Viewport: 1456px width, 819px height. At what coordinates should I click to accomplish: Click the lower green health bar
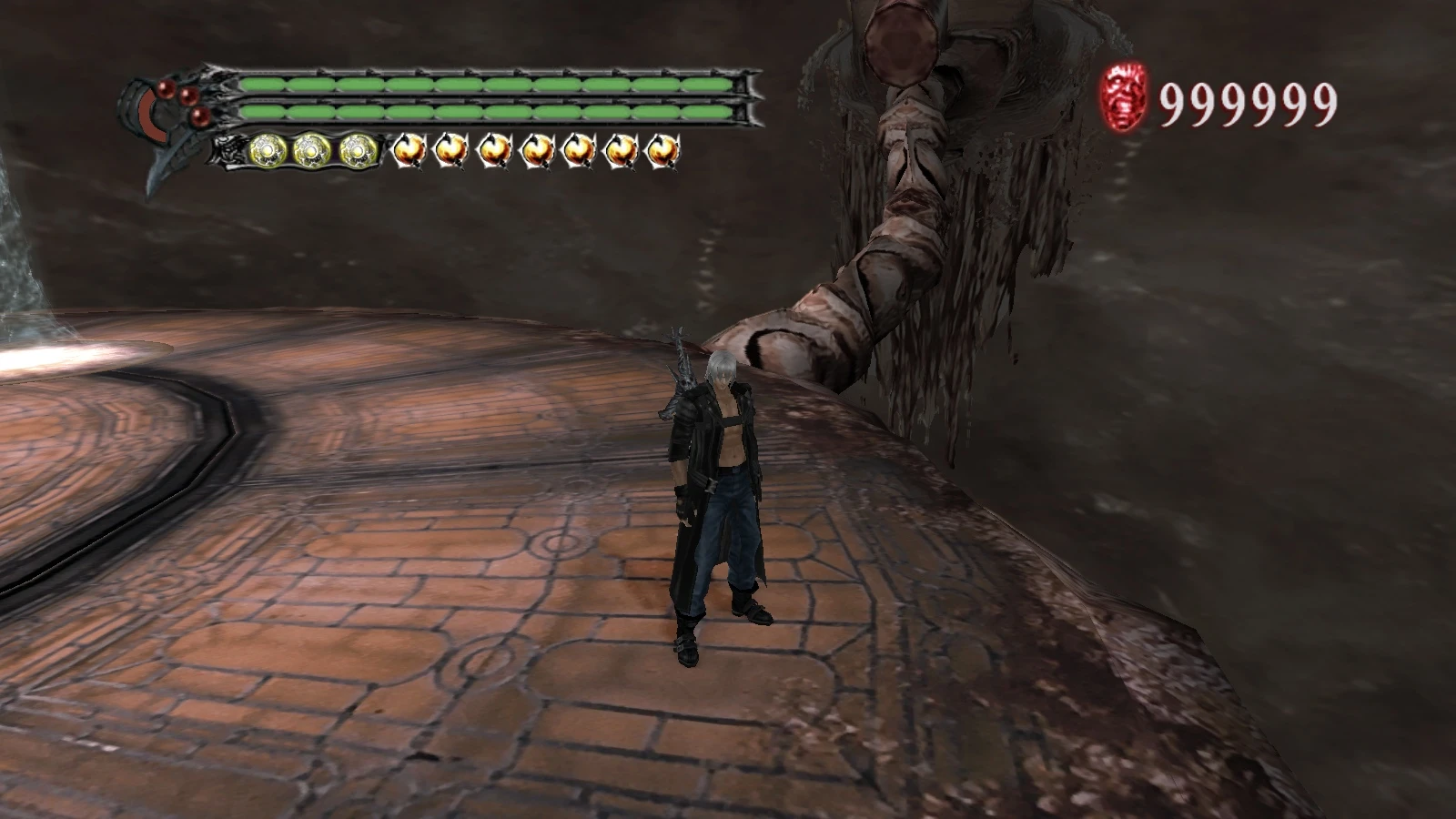(491, 111)
